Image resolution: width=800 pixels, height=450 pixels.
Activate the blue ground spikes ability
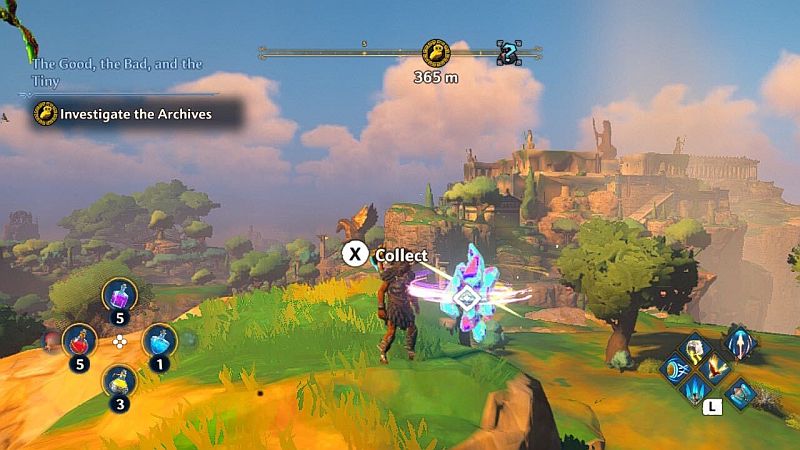(695, 390)
